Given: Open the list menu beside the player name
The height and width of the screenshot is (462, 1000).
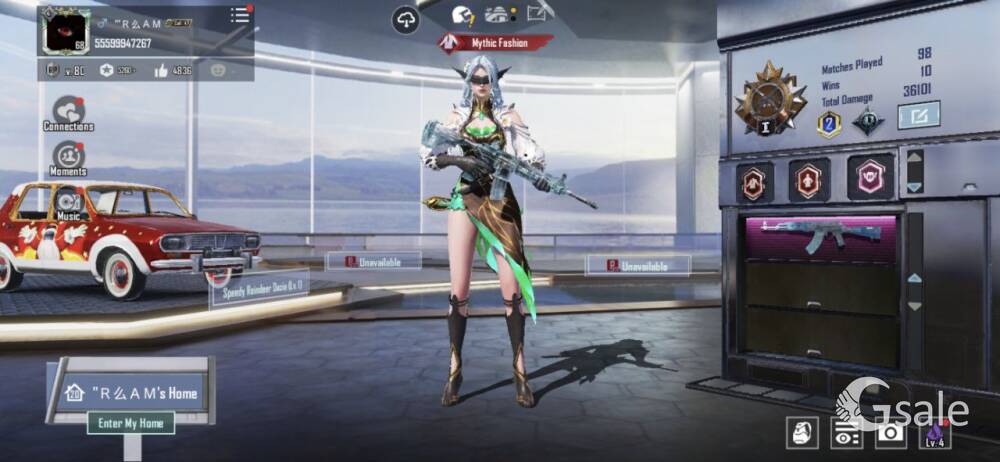Looking at the screenshot, I should 240,15.
